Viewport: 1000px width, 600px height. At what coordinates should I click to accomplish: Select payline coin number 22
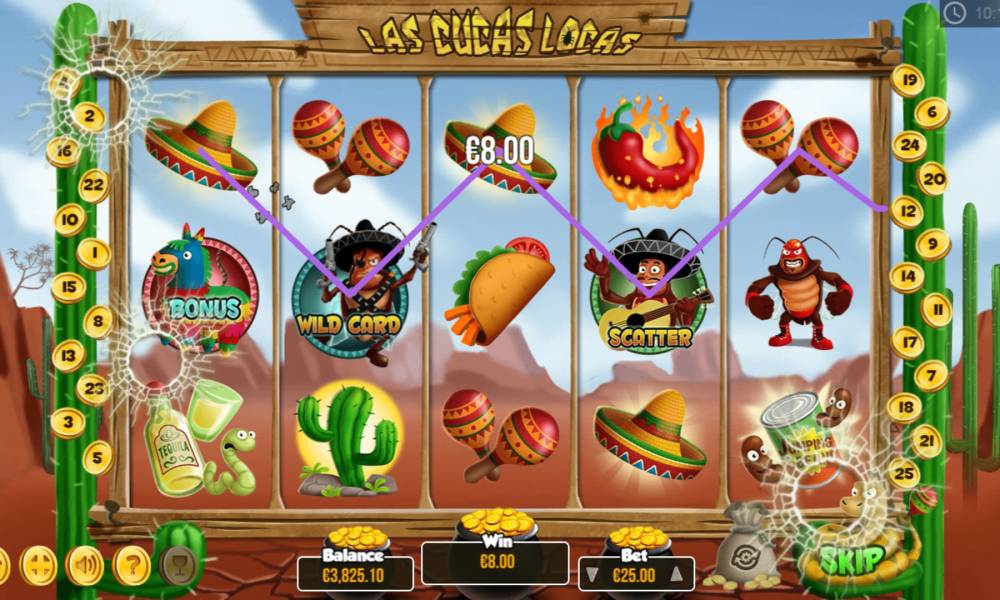94,185
